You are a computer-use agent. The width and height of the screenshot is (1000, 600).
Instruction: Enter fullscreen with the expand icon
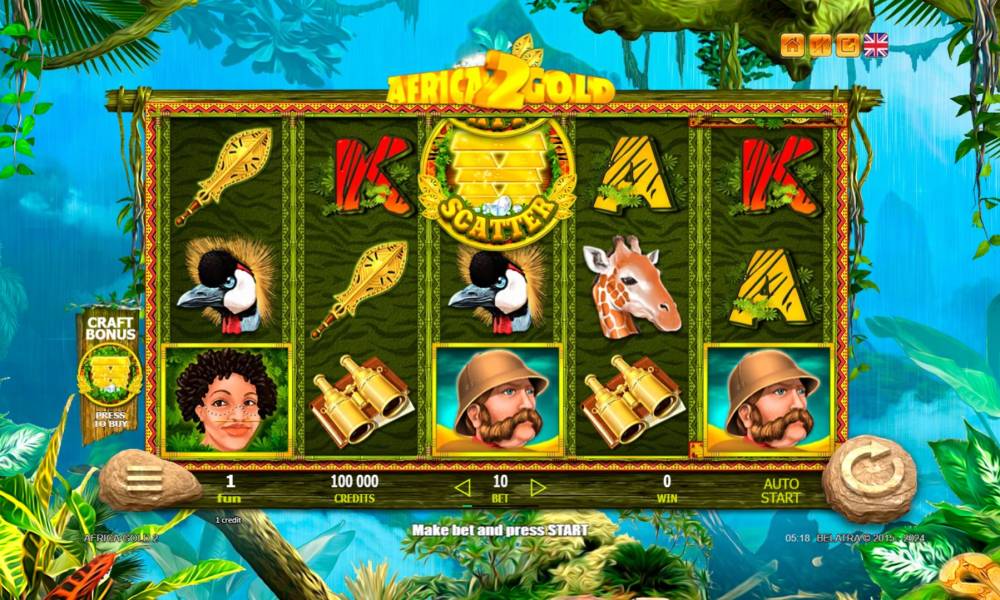(x=847, y=45)
